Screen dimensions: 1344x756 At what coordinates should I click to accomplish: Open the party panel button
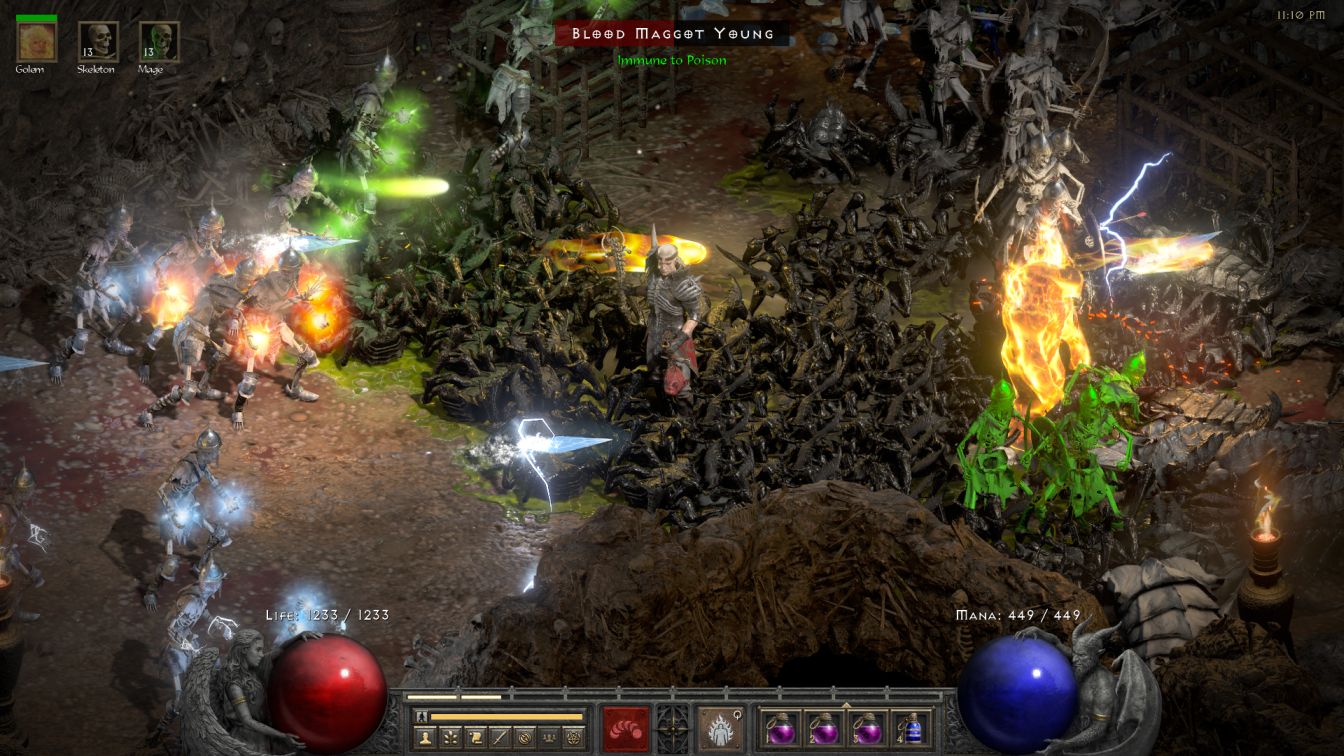[547, 738]
